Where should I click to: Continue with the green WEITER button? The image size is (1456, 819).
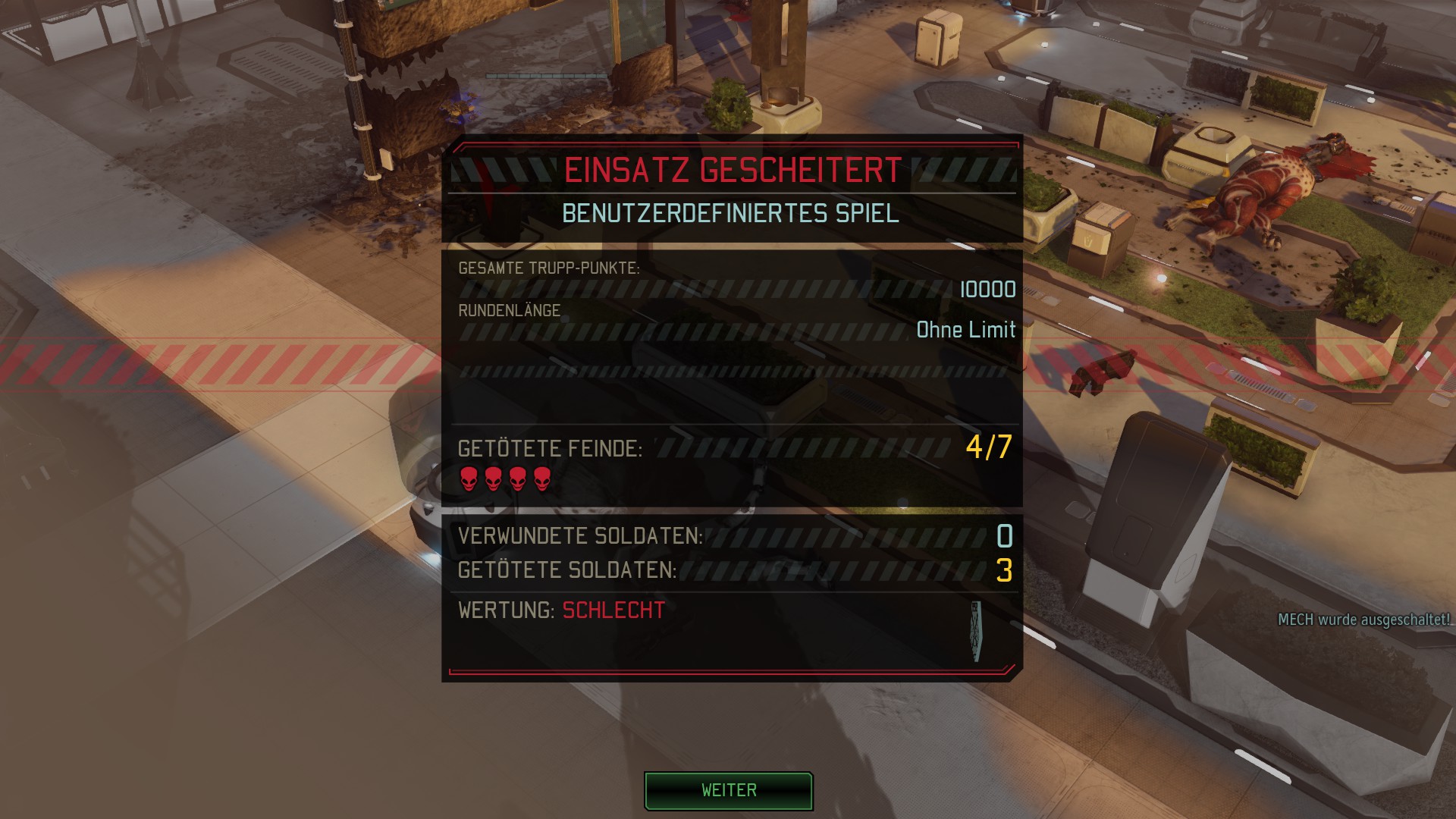tap(728, 791)
